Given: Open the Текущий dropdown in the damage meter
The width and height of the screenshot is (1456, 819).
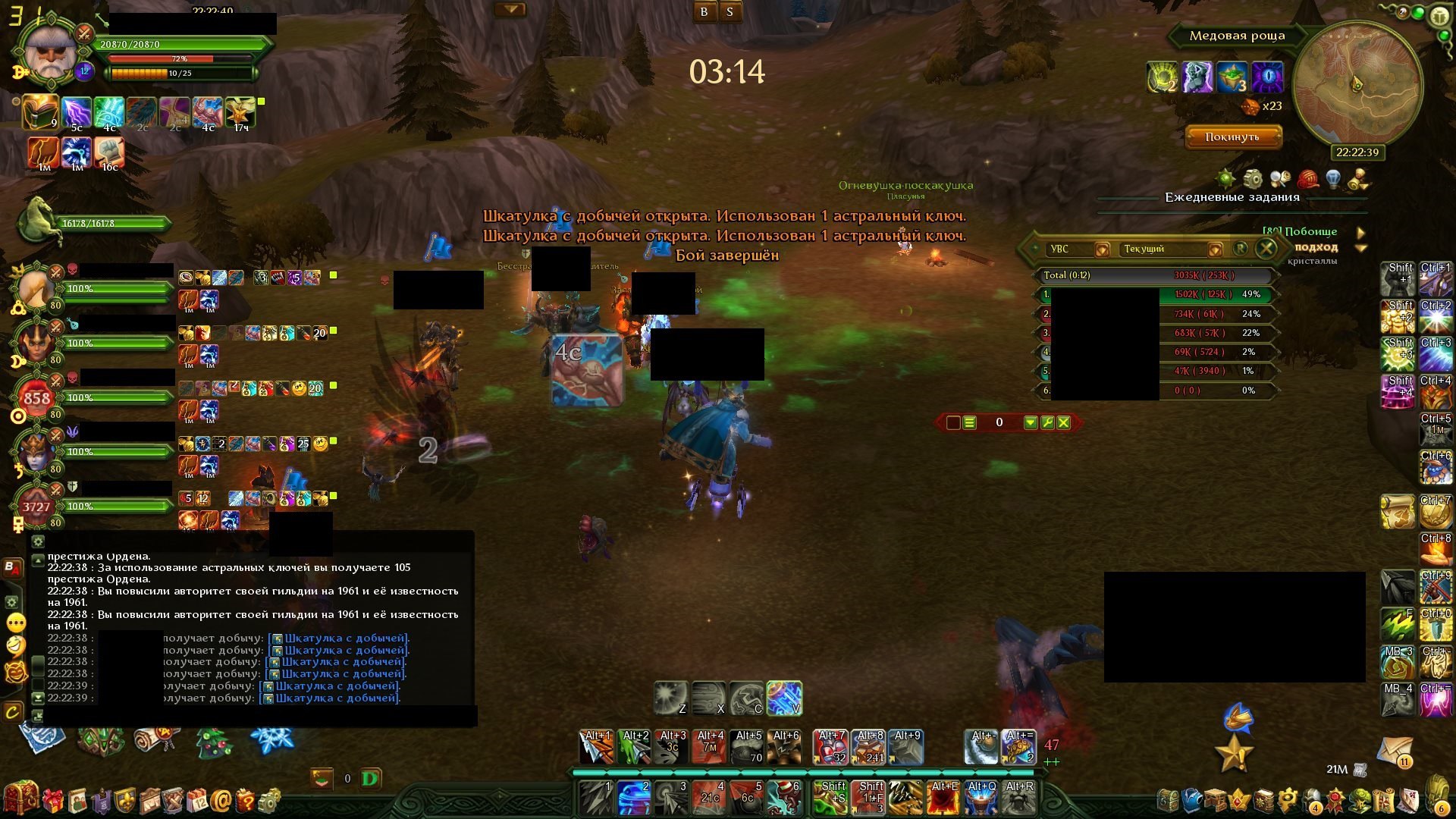Looking at the screenshot, I should [1215, 249].
